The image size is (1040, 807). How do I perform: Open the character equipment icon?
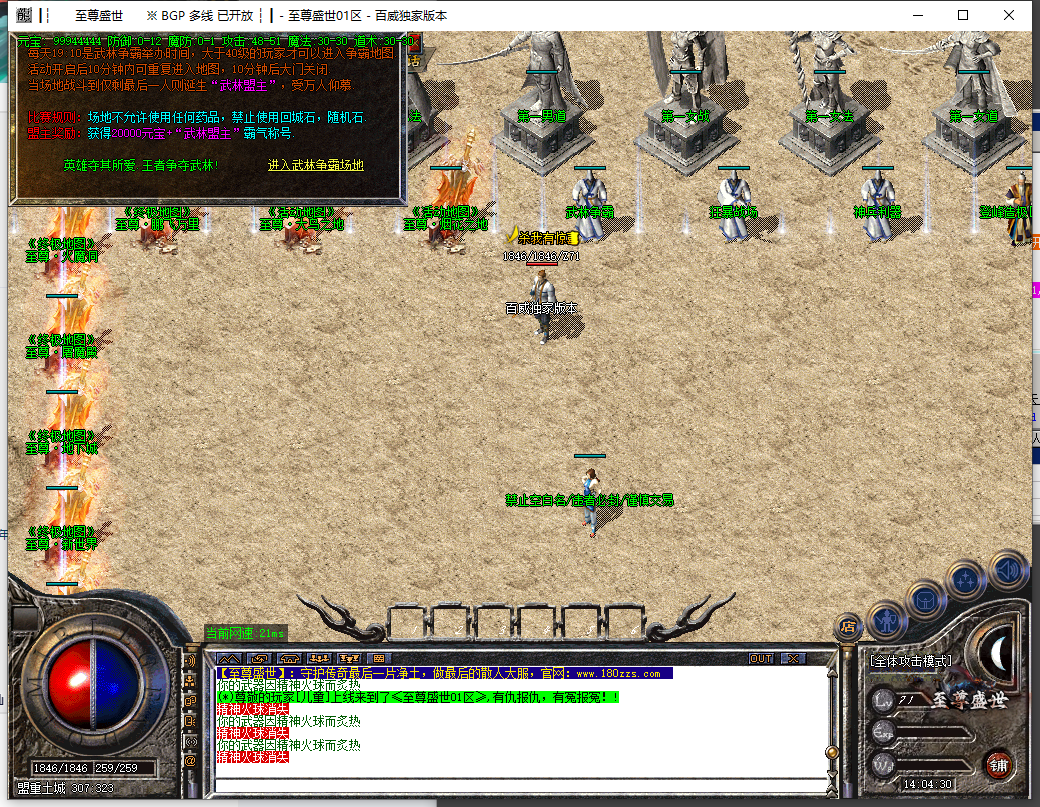click(x=888, y=619)
